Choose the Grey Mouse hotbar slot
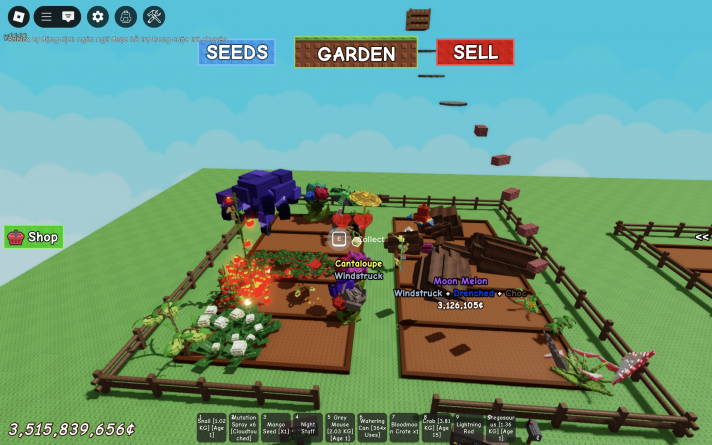Image resolution: width=712 pixels, height=445 pixels. pyautogui.click(x=340, y=427)
